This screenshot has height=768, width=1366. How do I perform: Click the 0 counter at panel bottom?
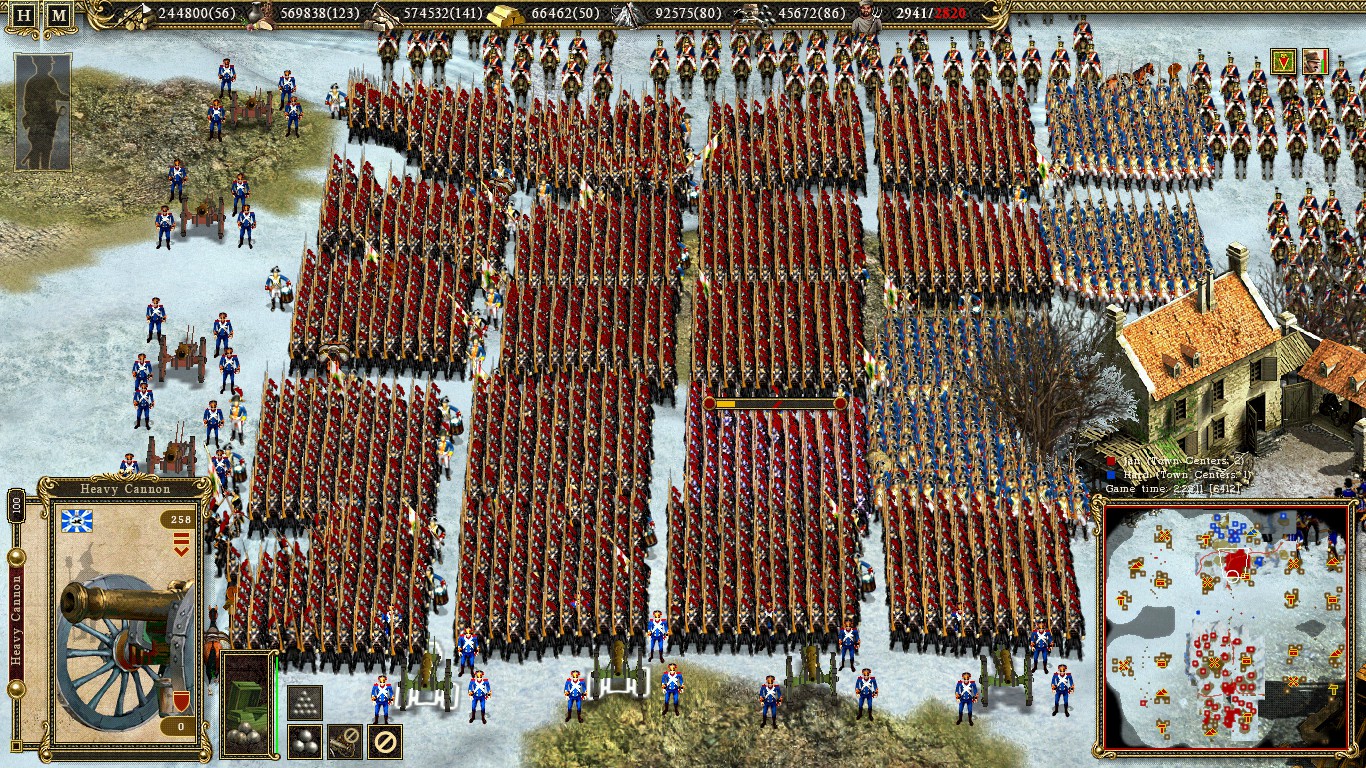(x=180, y=724)
